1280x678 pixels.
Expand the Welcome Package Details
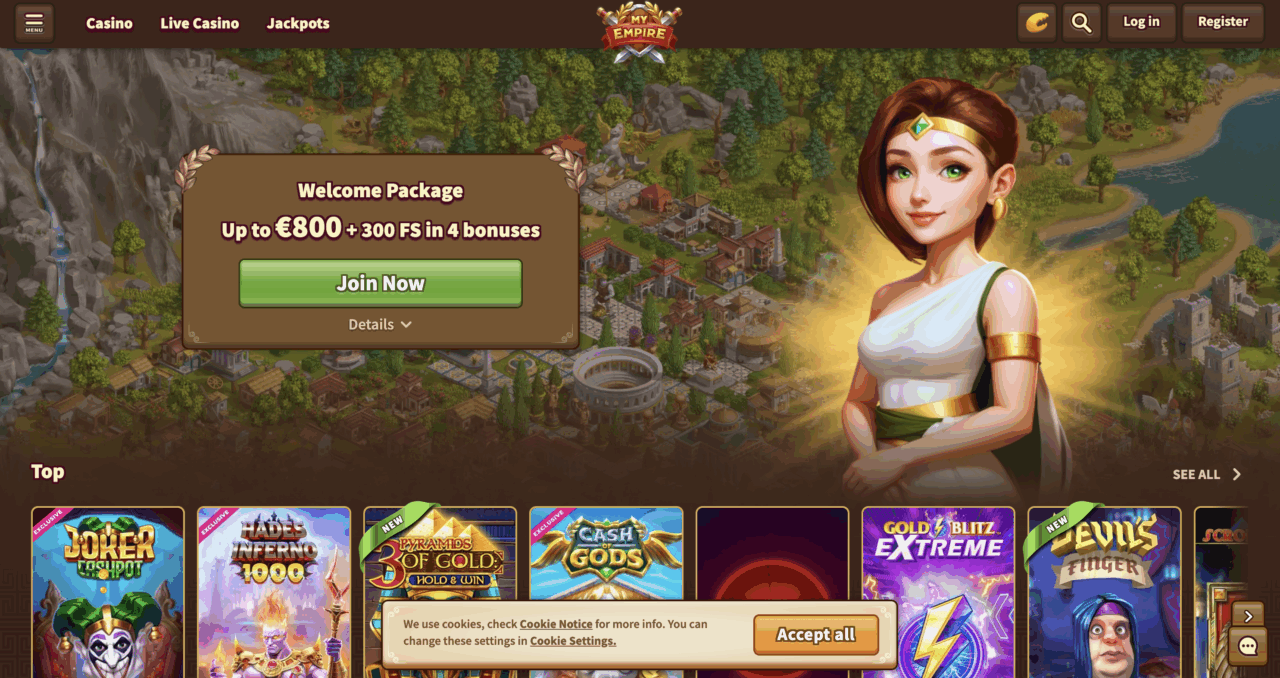(380, 324)
